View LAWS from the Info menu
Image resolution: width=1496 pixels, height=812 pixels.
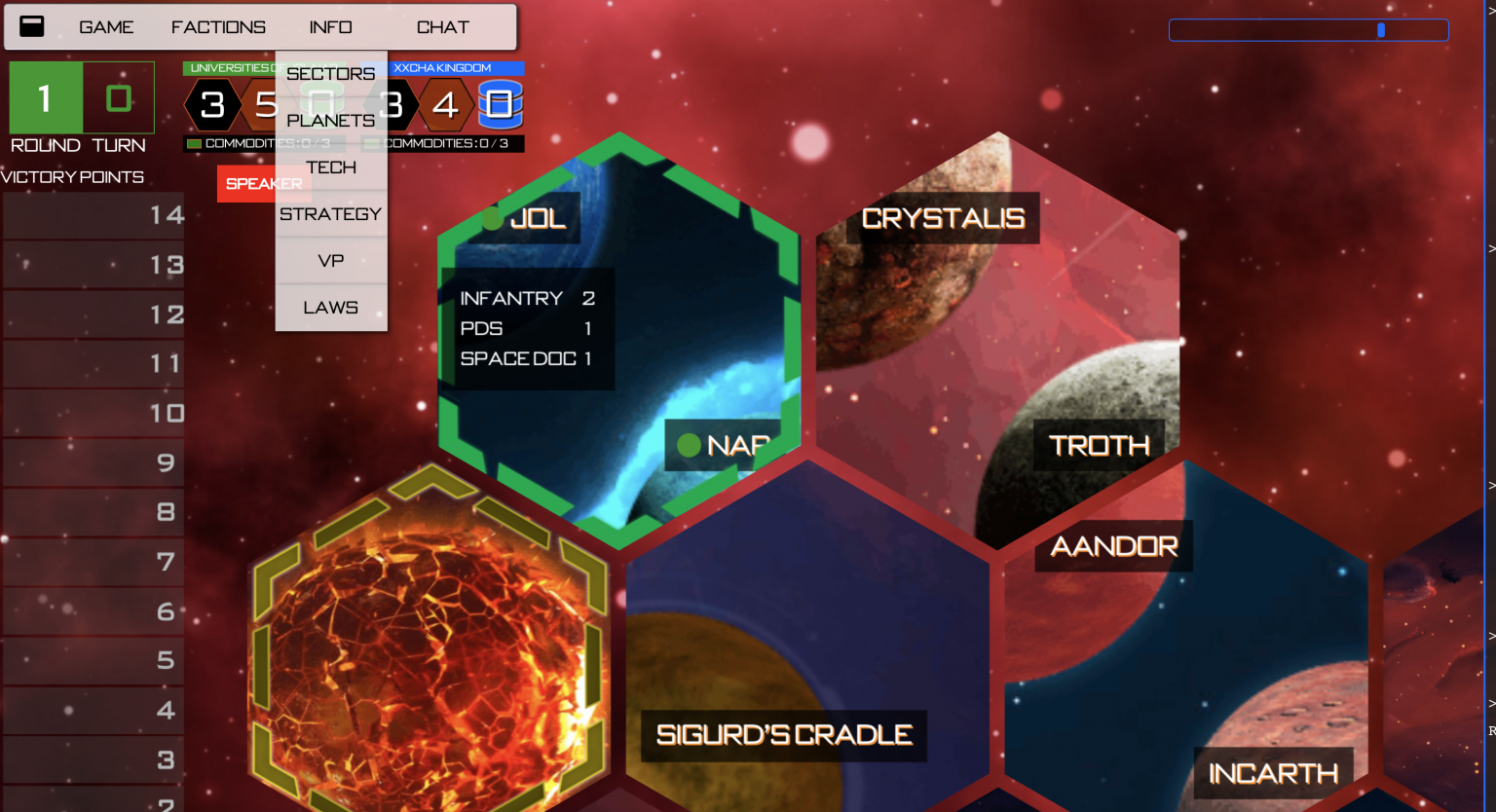331,308
